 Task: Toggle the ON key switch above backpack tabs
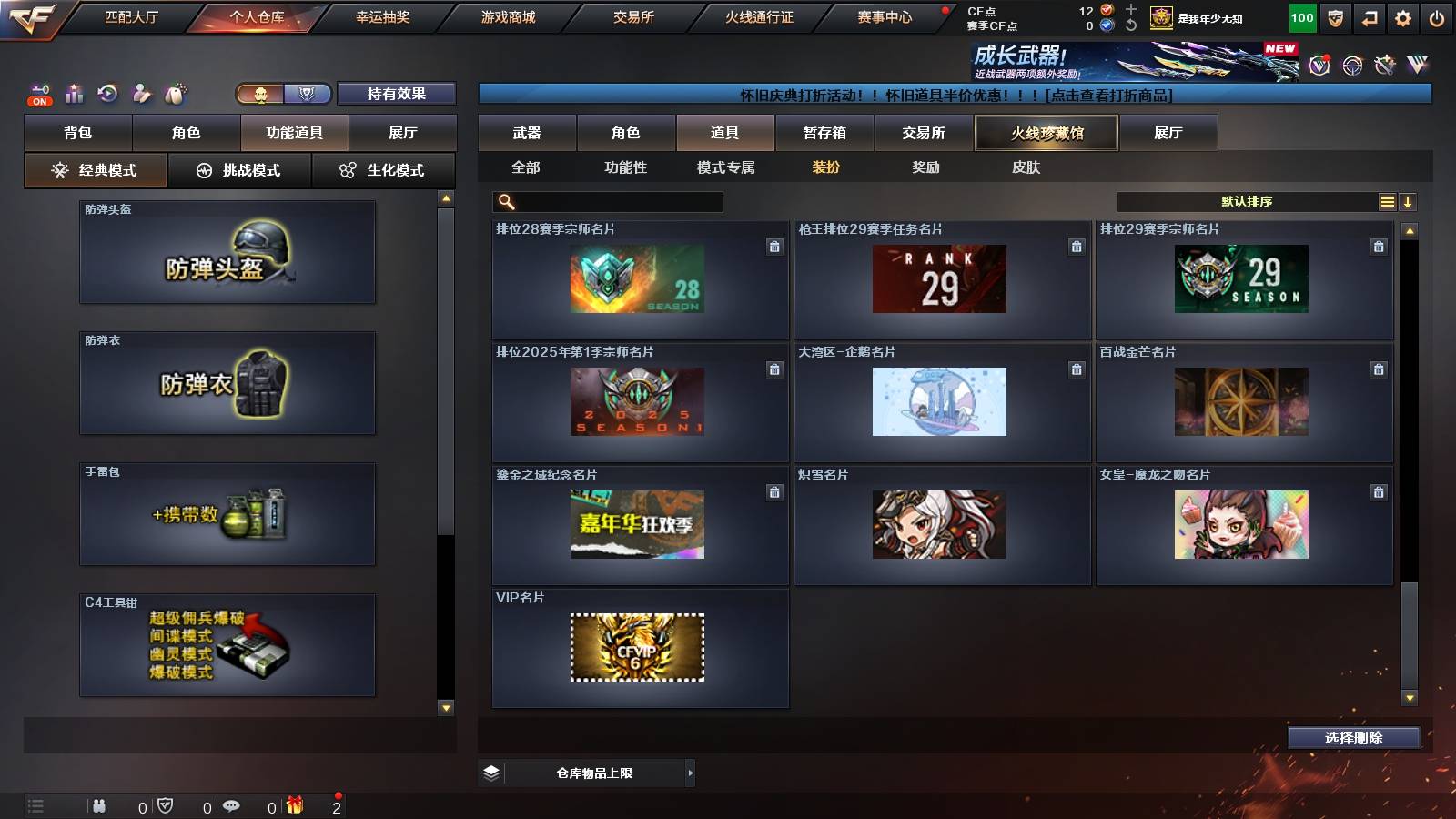[x=39, y=93]
